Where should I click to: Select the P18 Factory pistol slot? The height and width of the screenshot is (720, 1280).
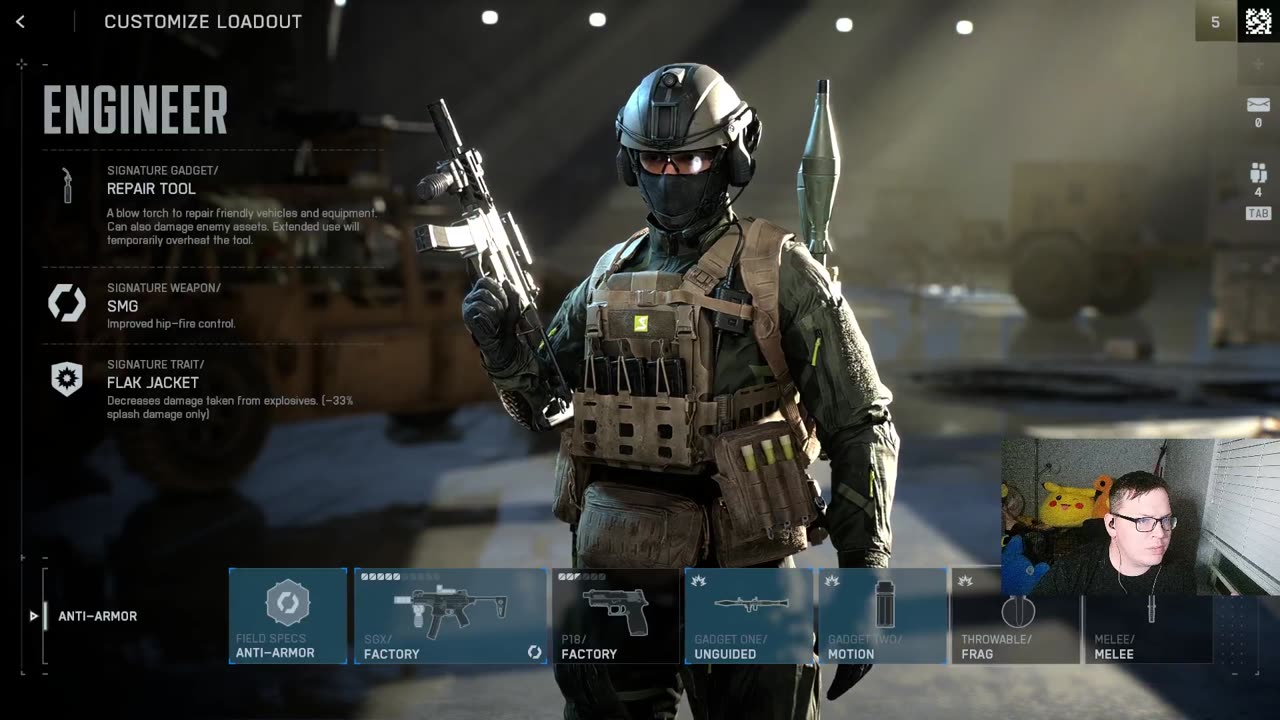tap(615, 616)
